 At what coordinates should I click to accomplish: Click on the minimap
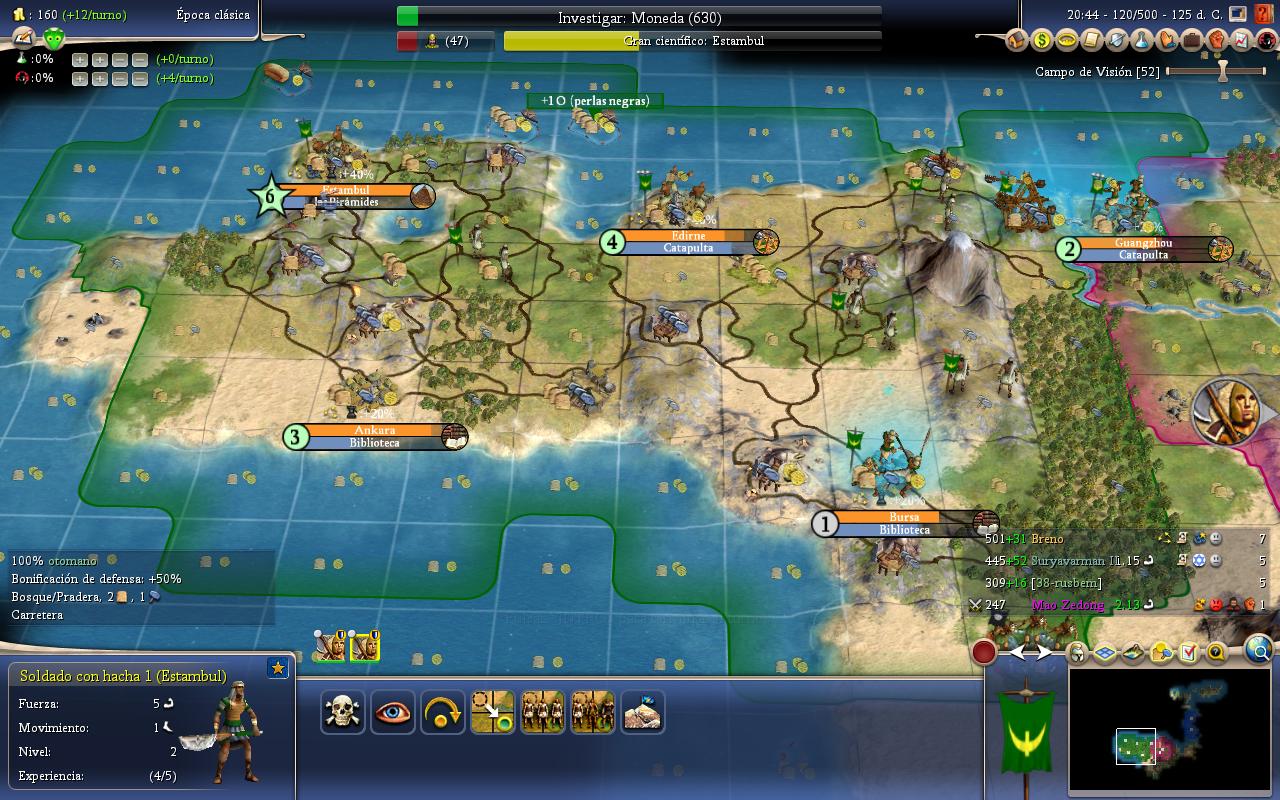click(x=1170, y=730)
